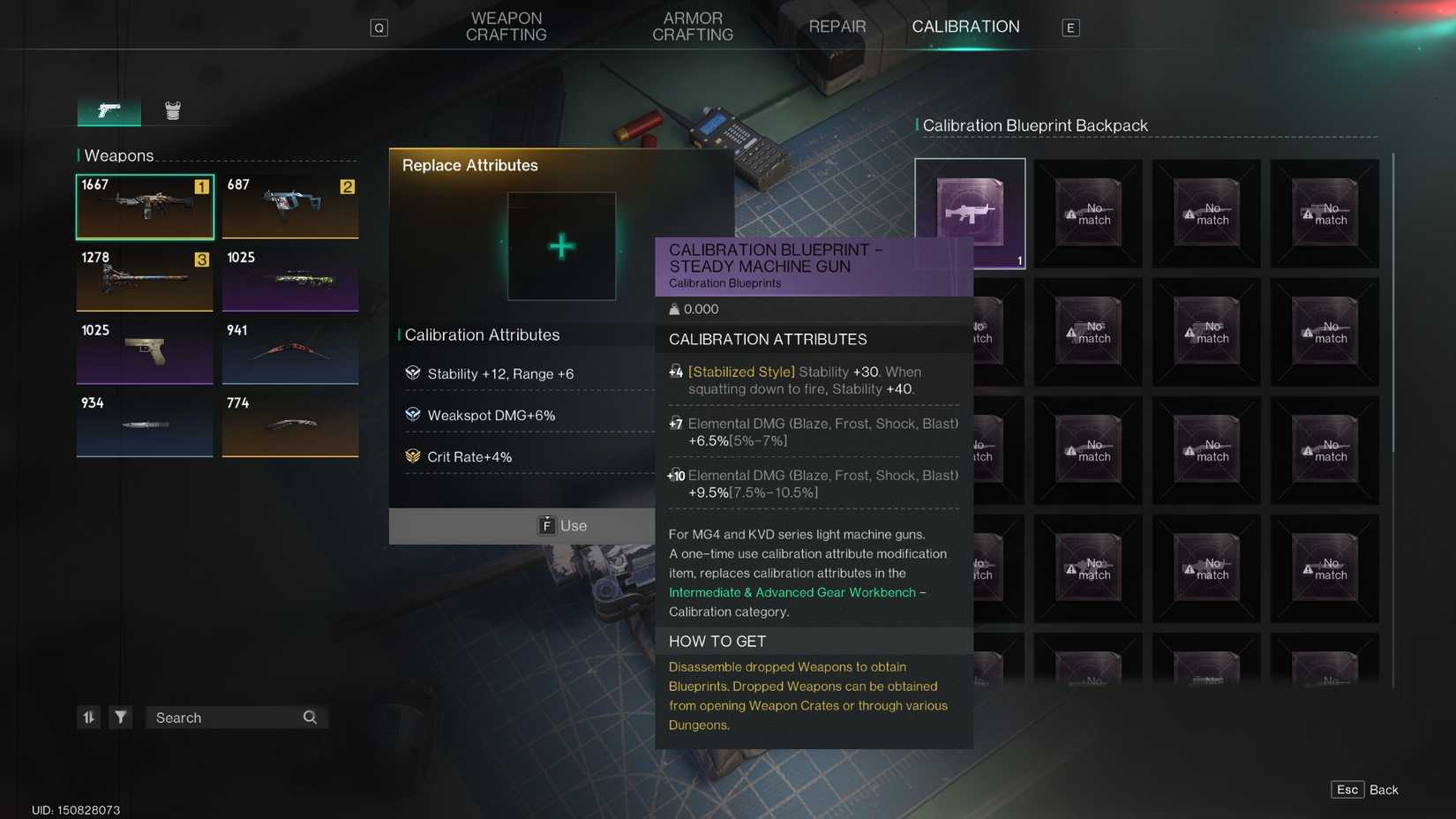The height and width of the screenshot is (819, 1456).
Task: Select the pistol costing 1025
Action: (144, 351)
